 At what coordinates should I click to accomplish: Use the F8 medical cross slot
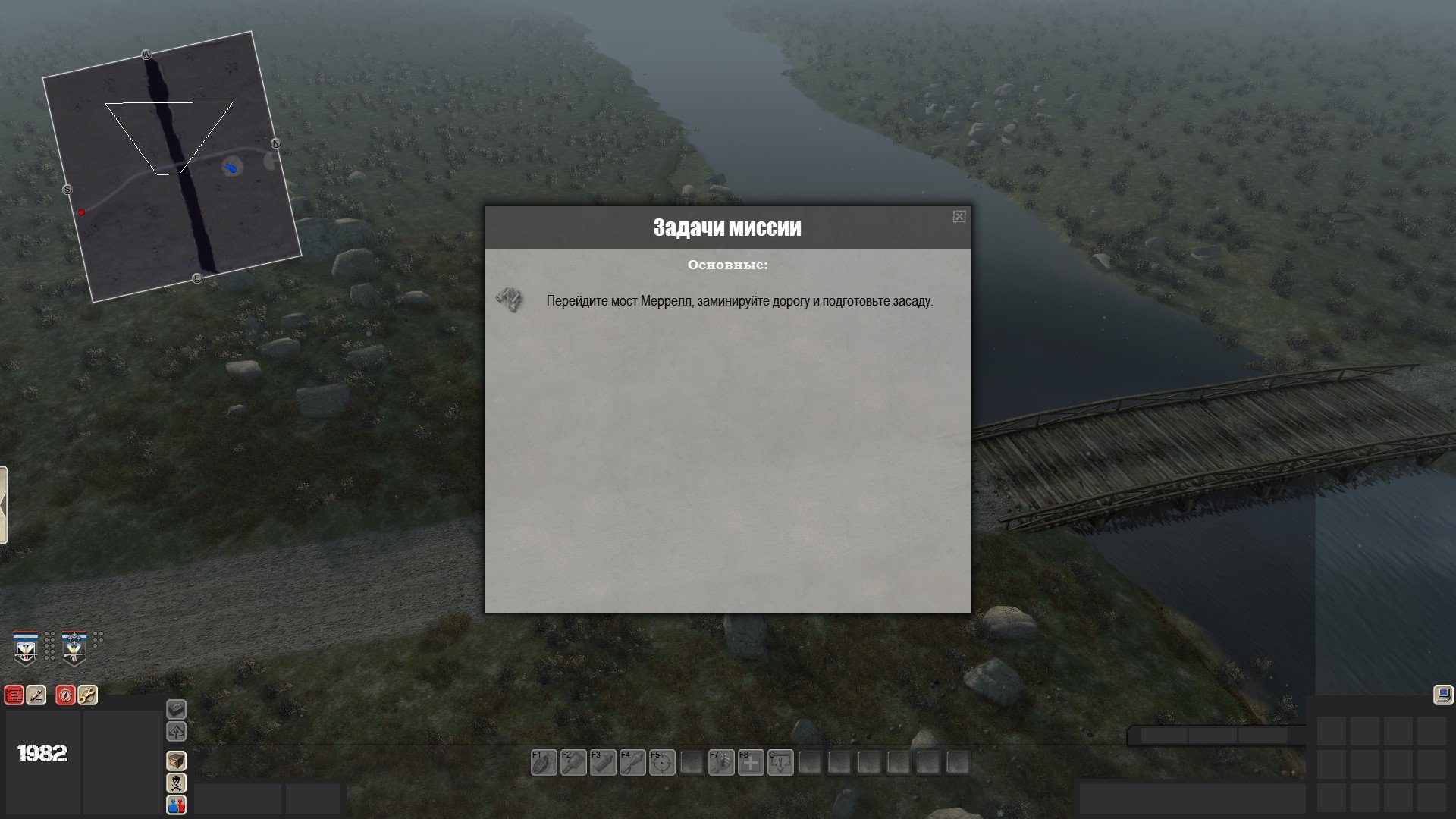[x=750, y=762]
